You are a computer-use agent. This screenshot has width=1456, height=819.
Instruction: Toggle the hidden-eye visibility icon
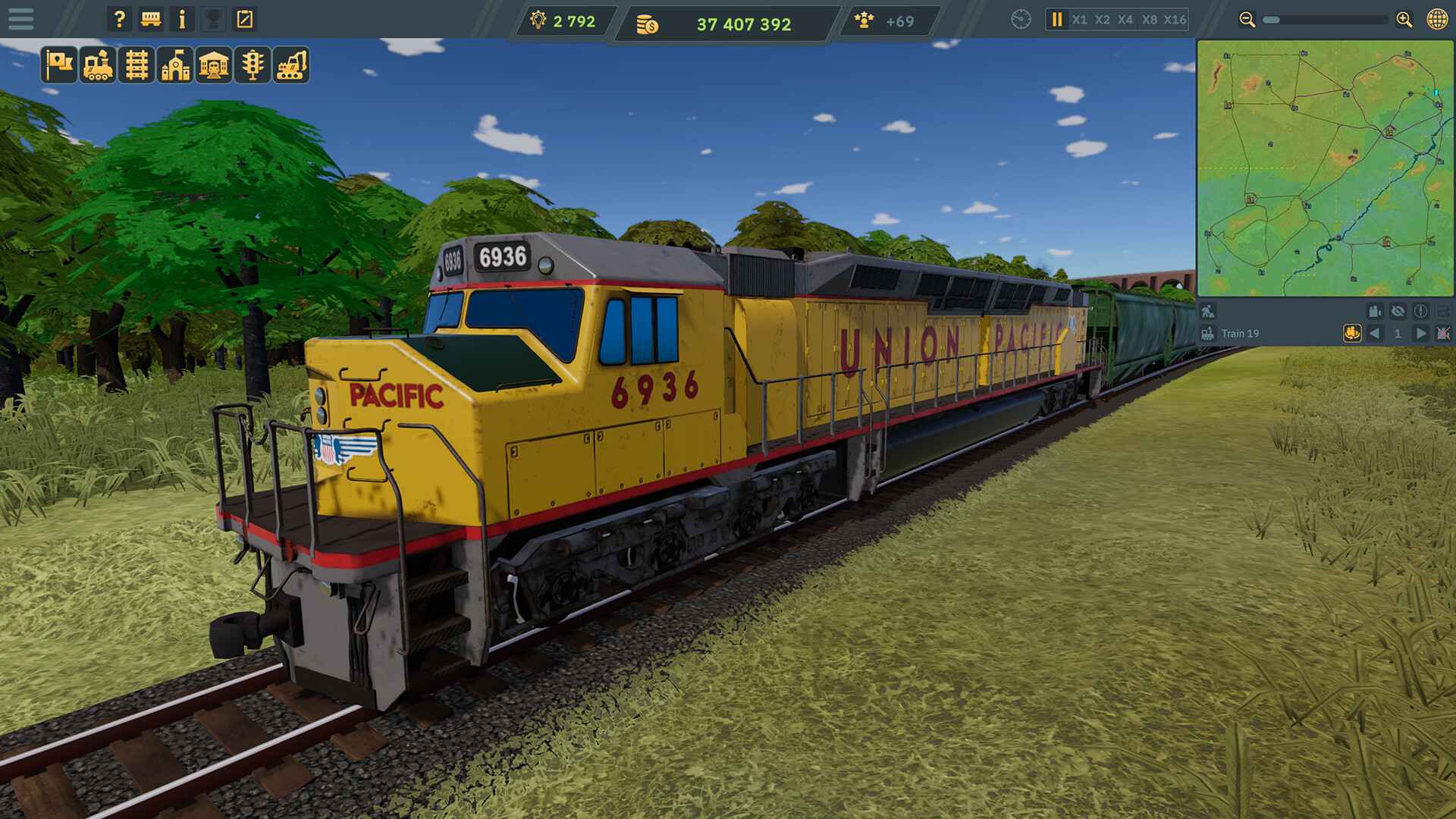coord(1398,312)
